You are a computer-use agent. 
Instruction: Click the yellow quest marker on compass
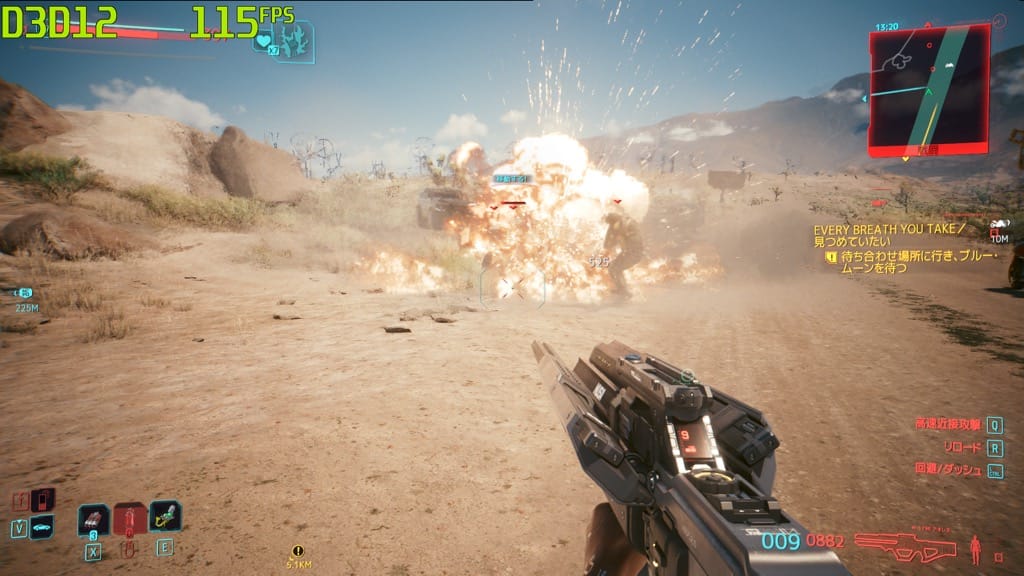(297, 551)
